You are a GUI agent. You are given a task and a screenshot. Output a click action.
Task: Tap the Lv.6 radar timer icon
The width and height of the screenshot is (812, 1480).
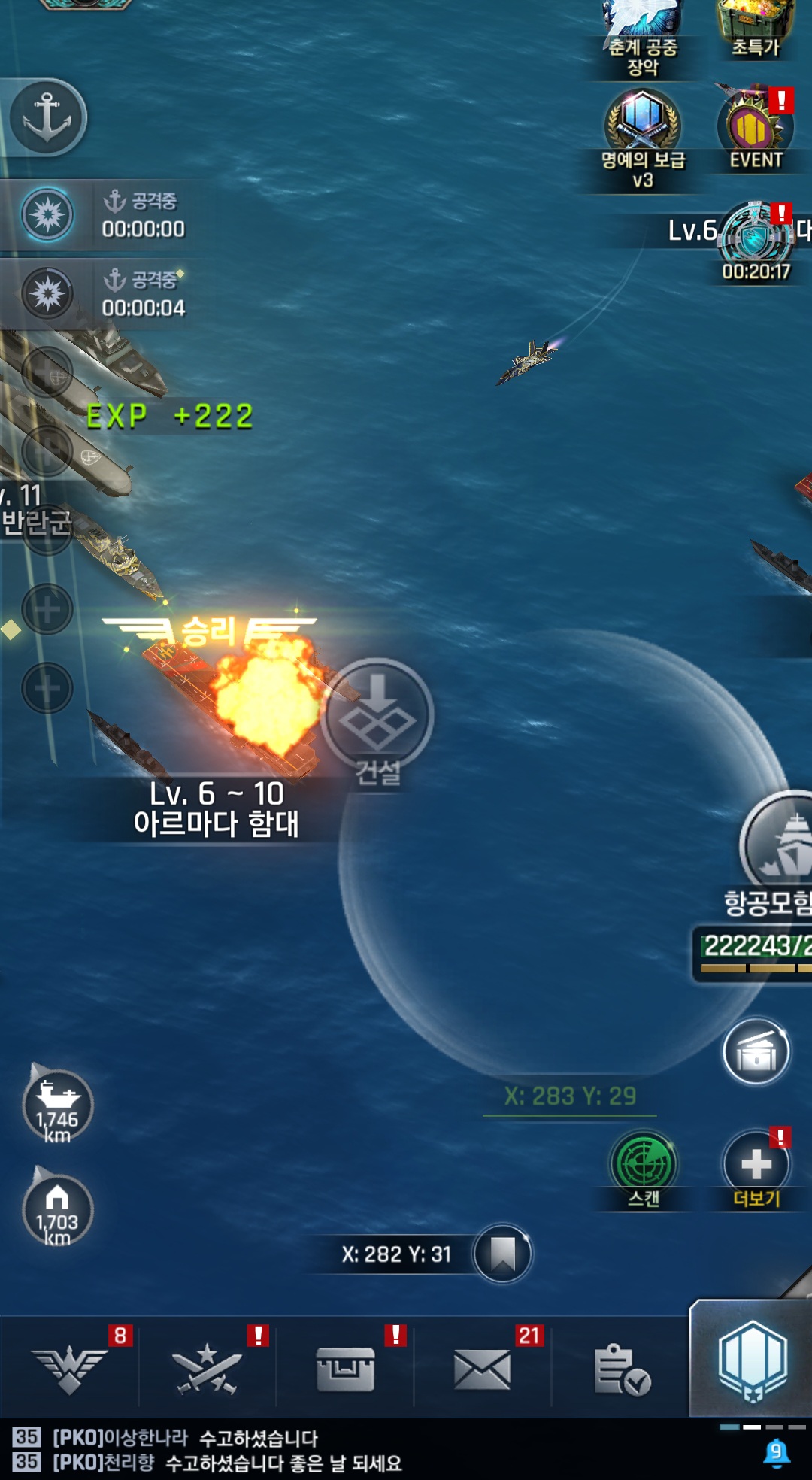point(754,238)
